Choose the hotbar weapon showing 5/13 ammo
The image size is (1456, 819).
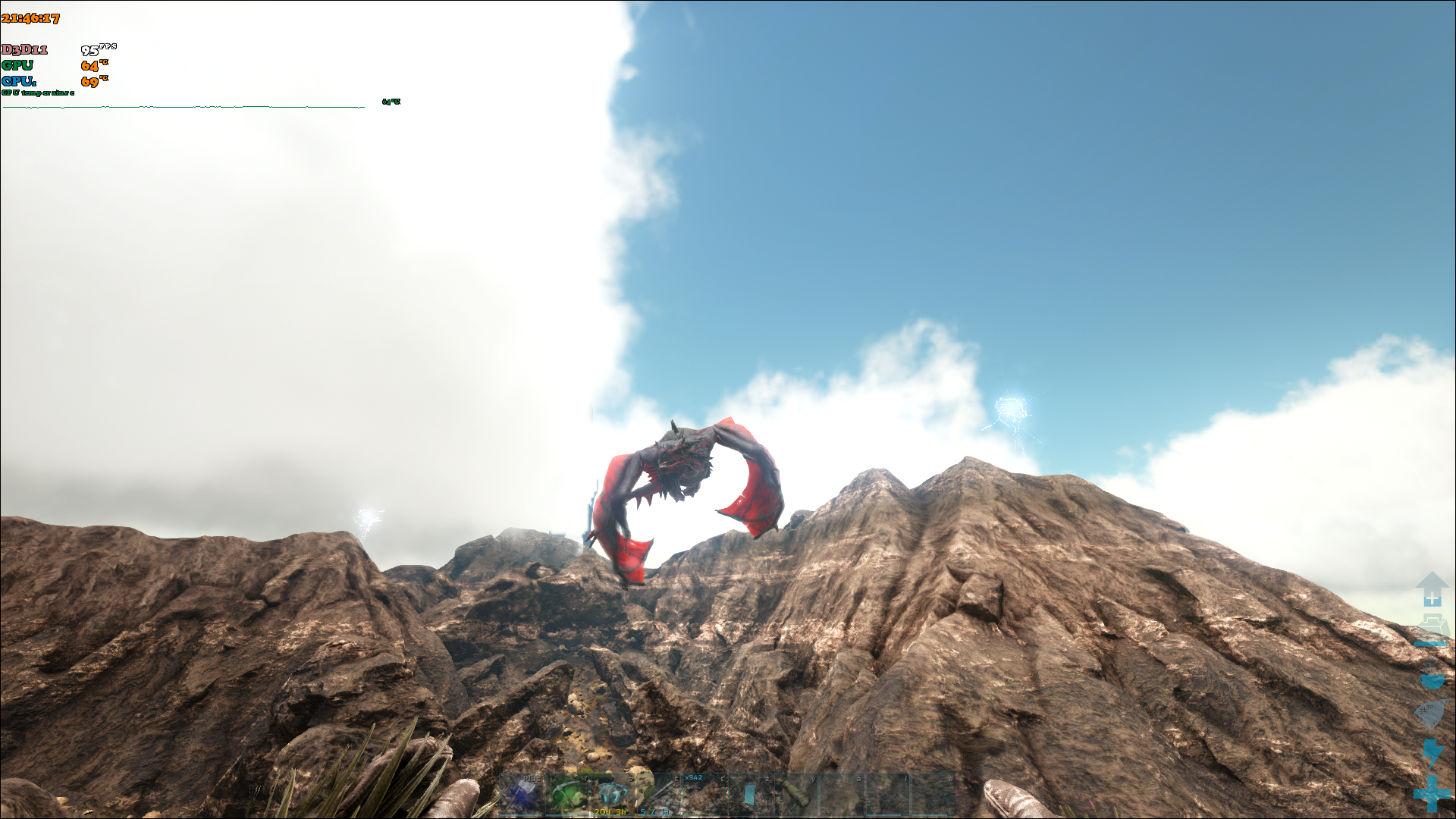(658, 794)
